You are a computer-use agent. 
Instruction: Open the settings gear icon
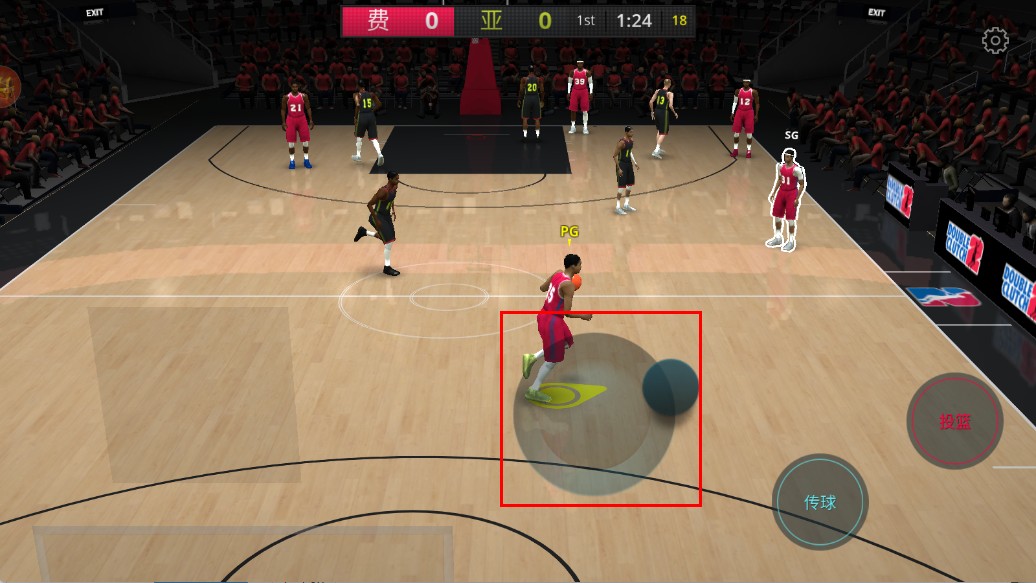[x=995, y=41]
